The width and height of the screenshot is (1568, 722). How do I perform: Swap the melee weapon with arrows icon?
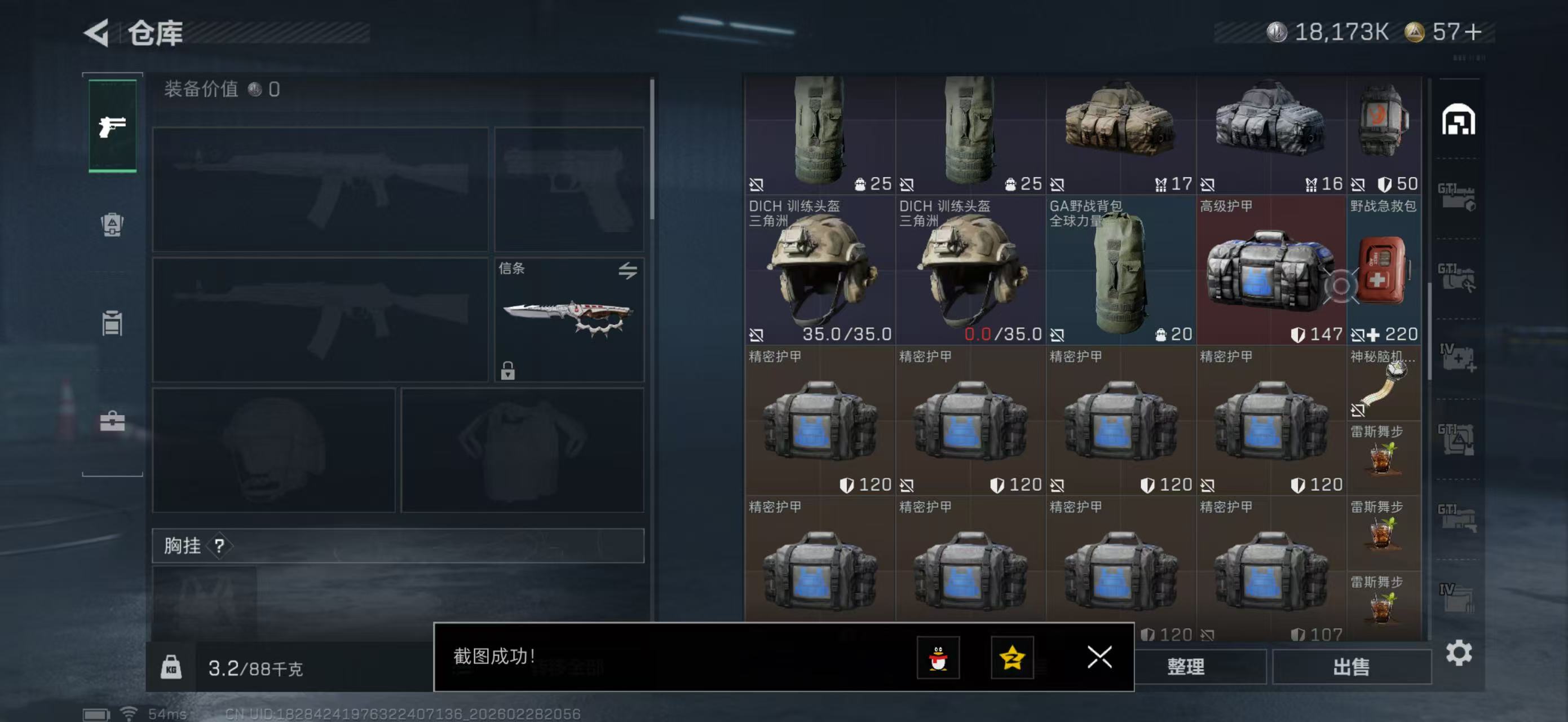(x=628, y=270)
